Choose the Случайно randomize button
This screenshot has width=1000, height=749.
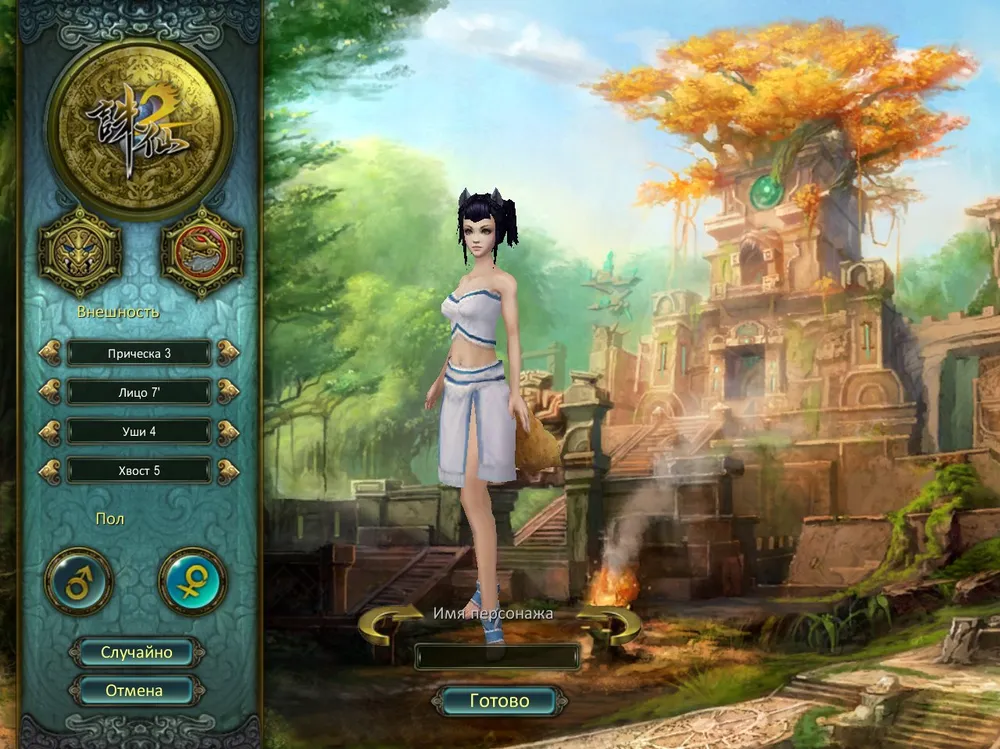coord(136,653)
